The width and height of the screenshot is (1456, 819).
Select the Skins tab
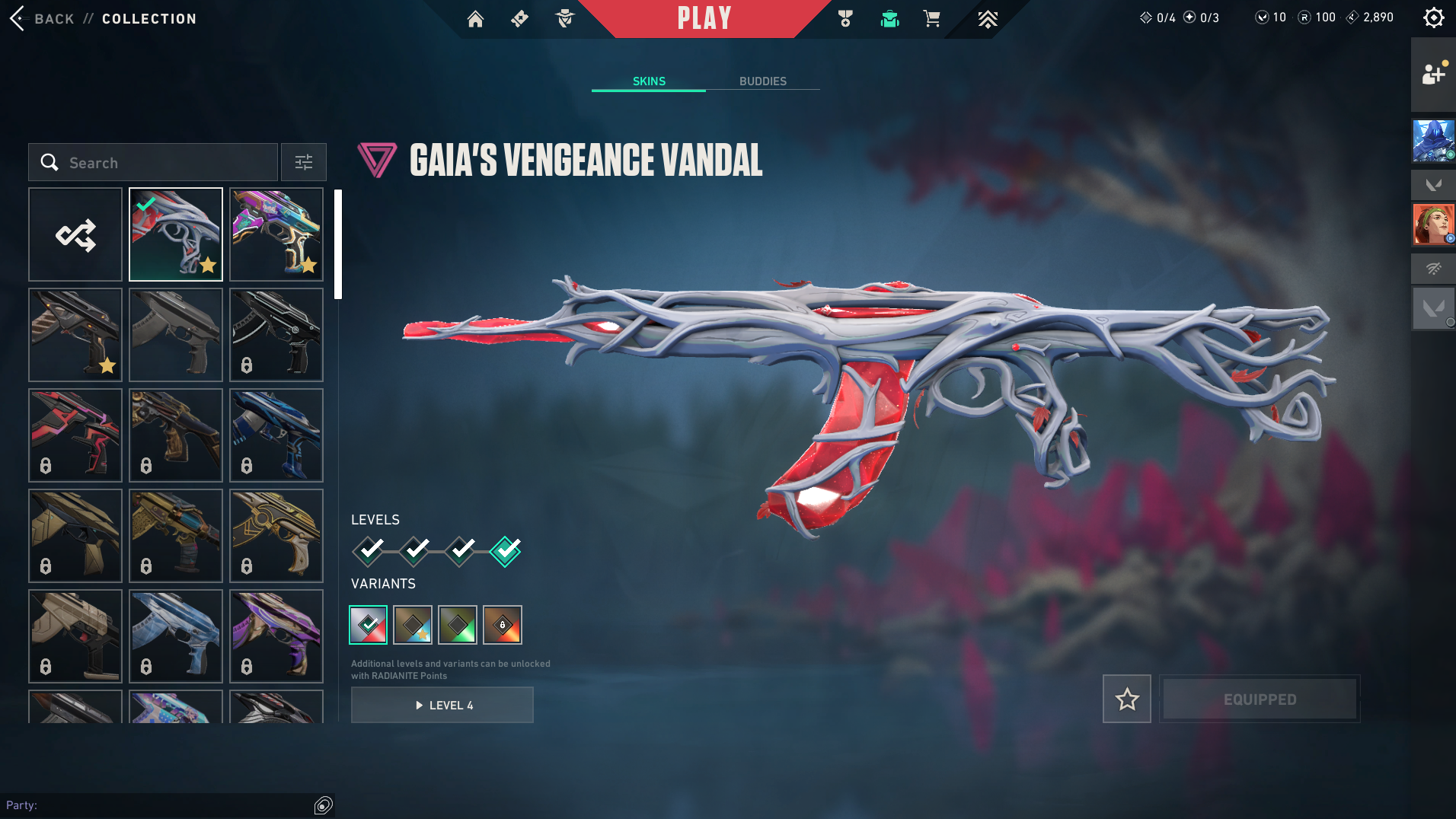click(649, 81)
